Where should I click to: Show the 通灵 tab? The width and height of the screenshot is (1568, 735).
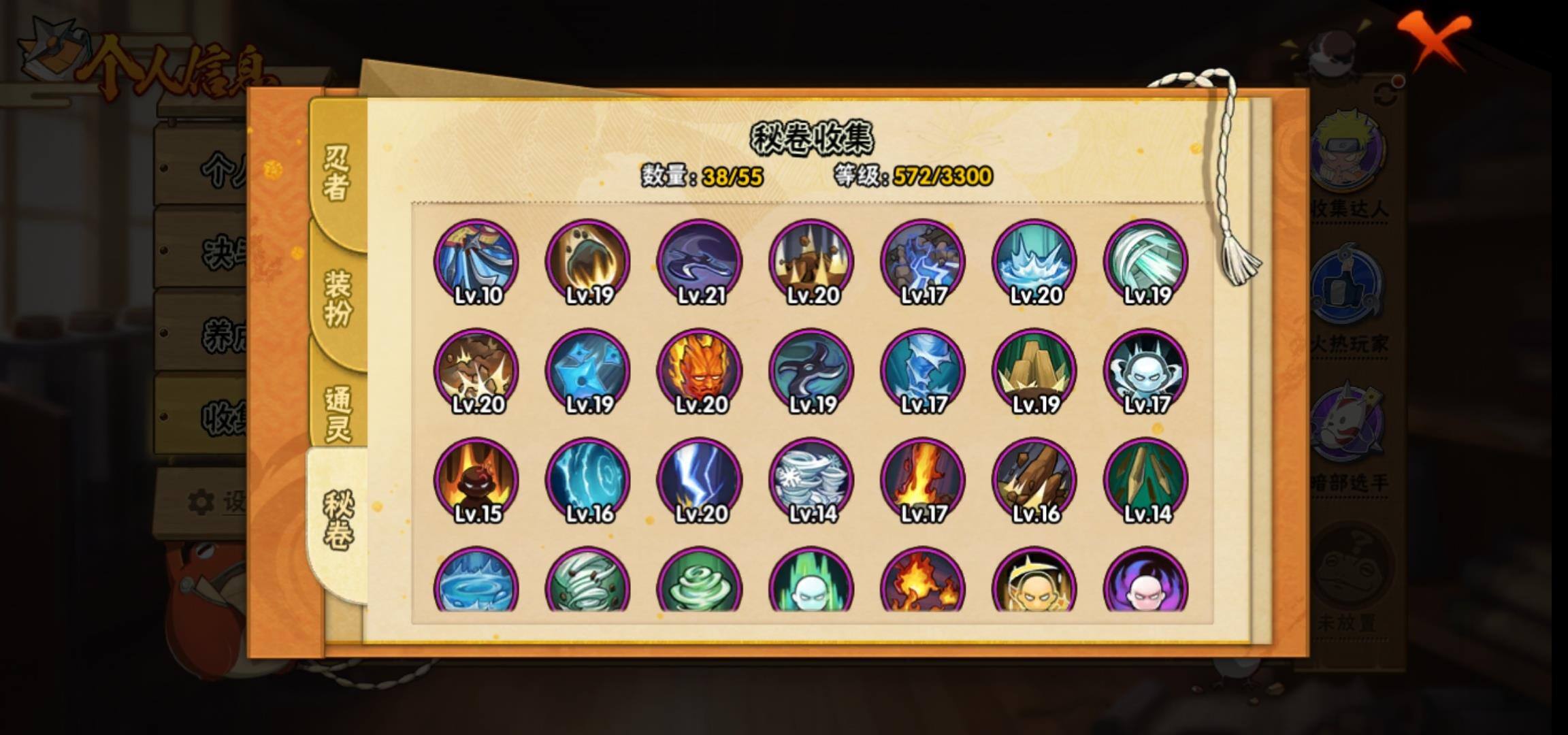(x=338, y=413)
